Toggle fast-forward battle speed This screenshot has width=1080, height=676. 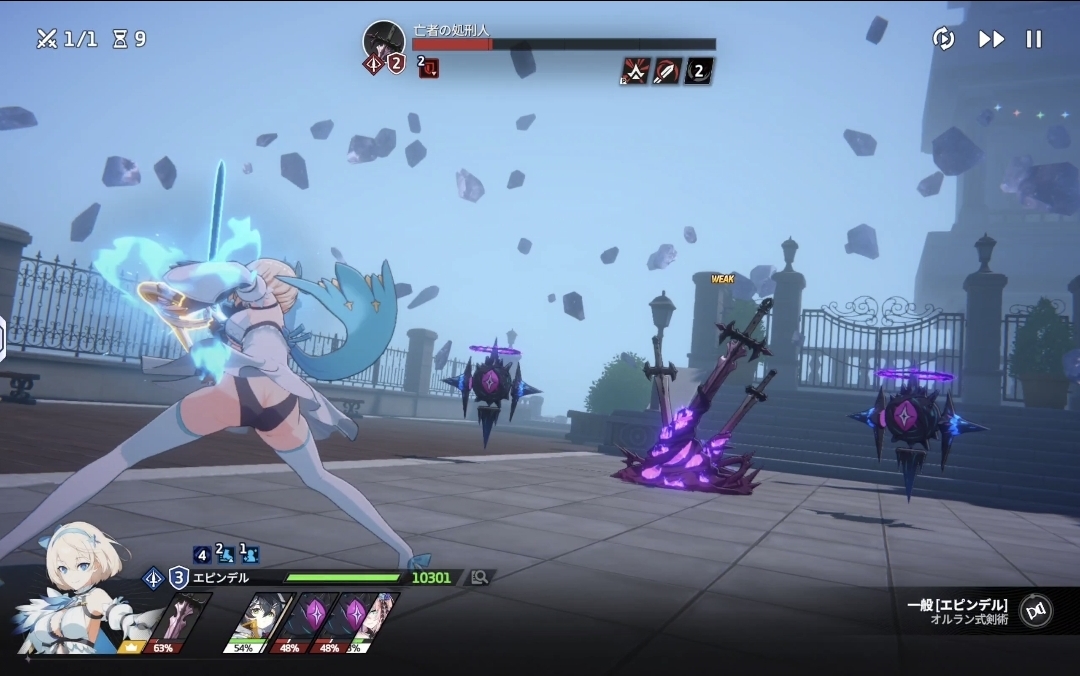click(x=991, y=39)
